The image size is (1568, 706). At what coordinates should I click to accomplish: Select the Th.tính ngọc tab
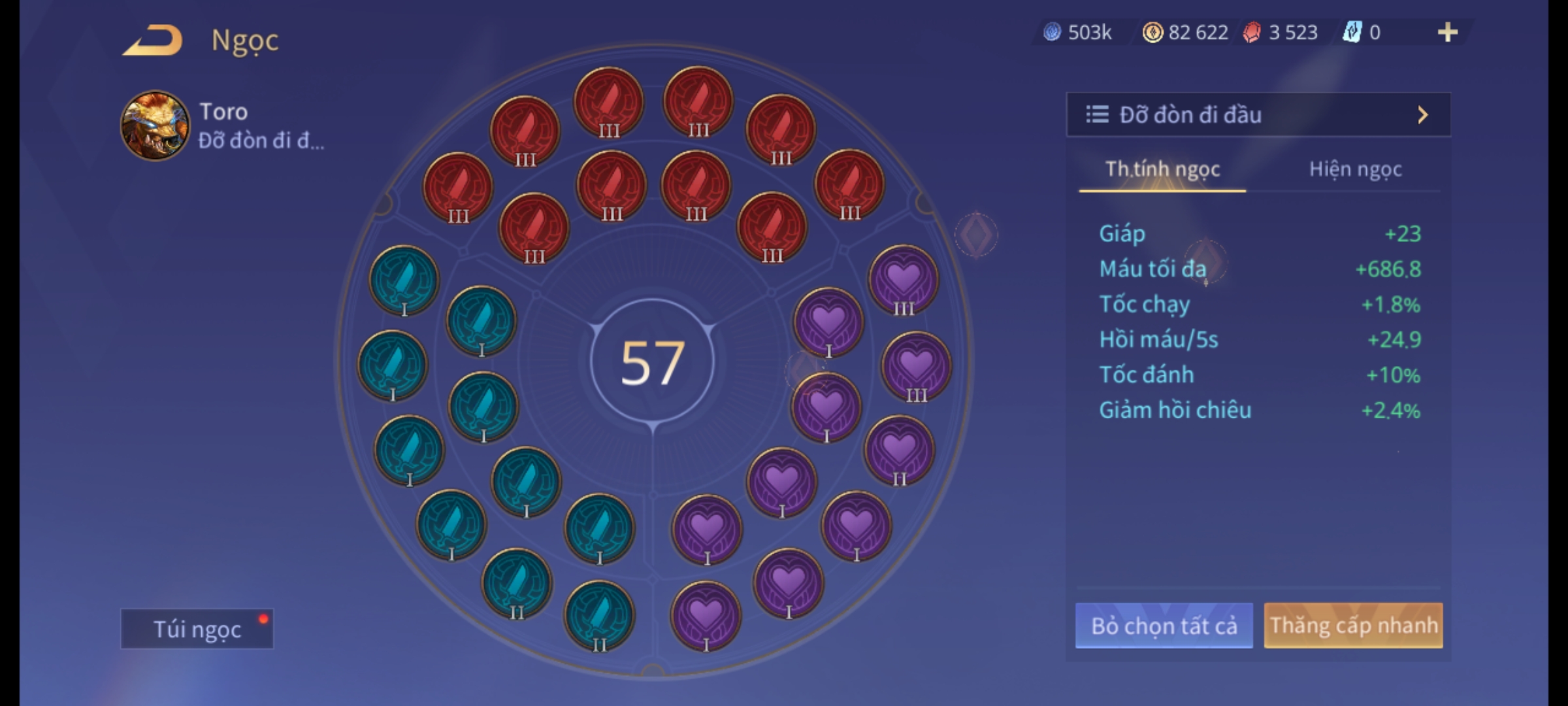[x=1162, y=169]
